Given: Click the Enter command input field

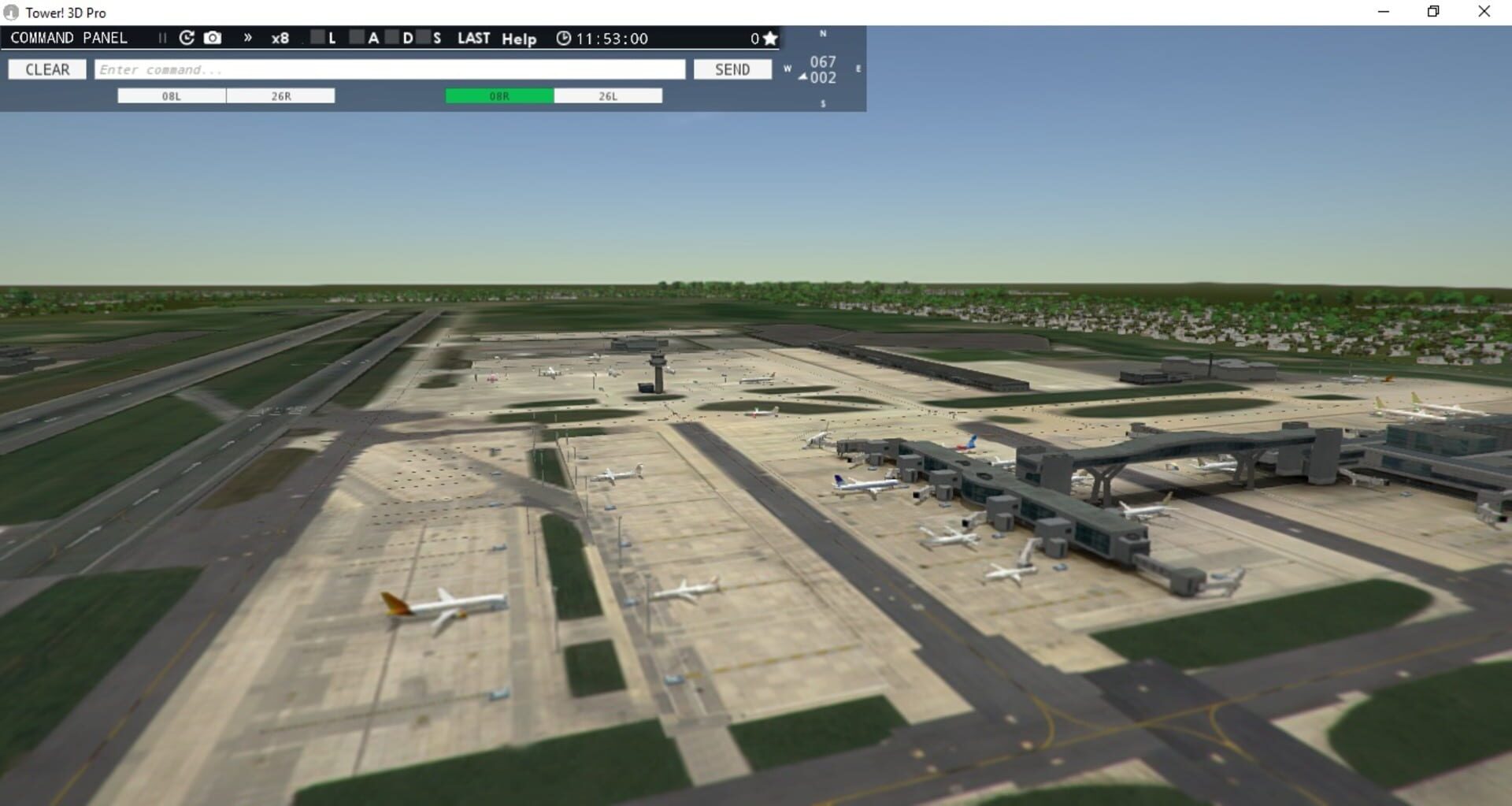Looking at the screenshot, I should pos(391,69).
